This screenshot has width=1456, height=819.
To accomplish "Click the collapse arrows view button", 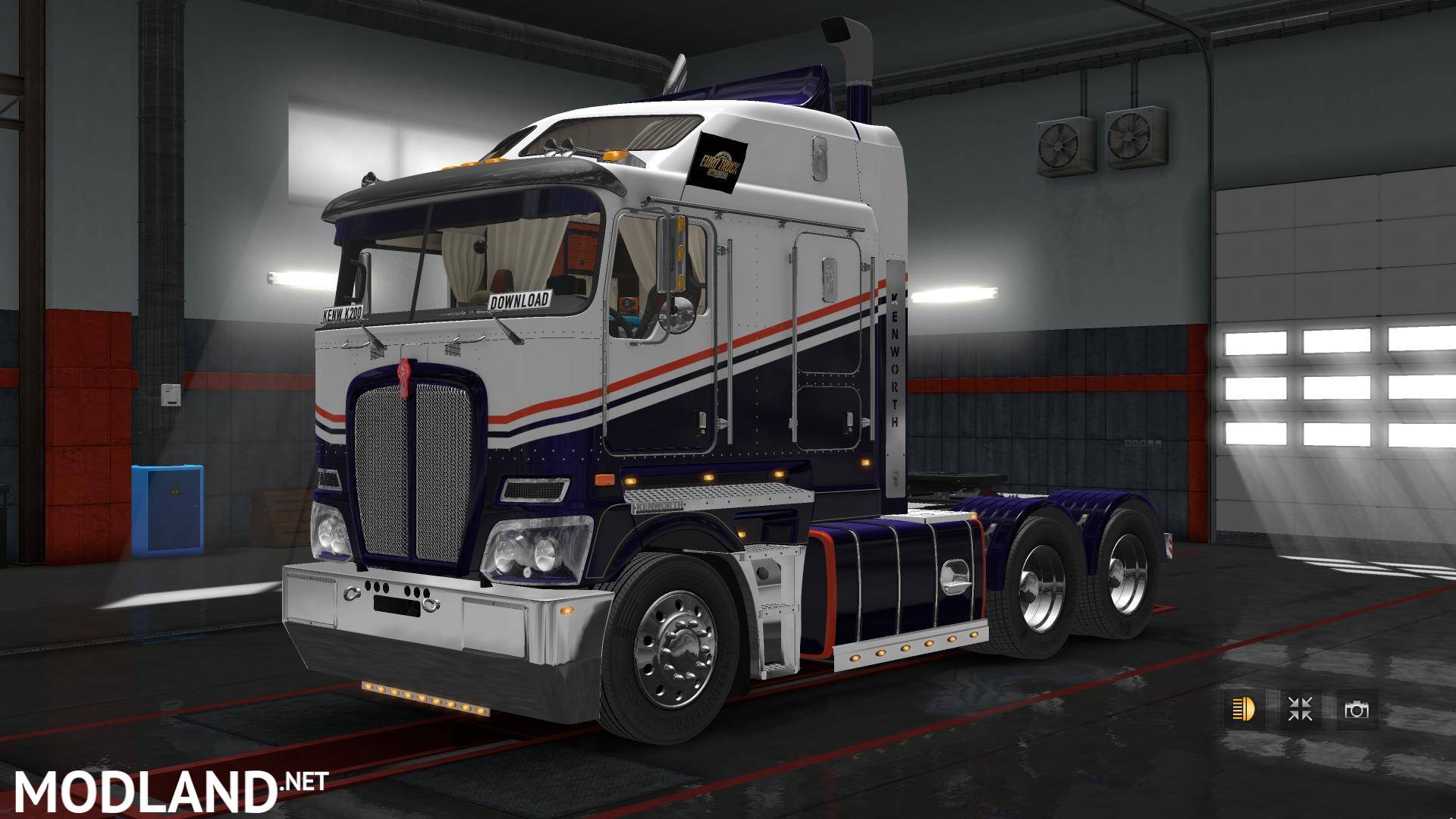I will coord(1301,710).
